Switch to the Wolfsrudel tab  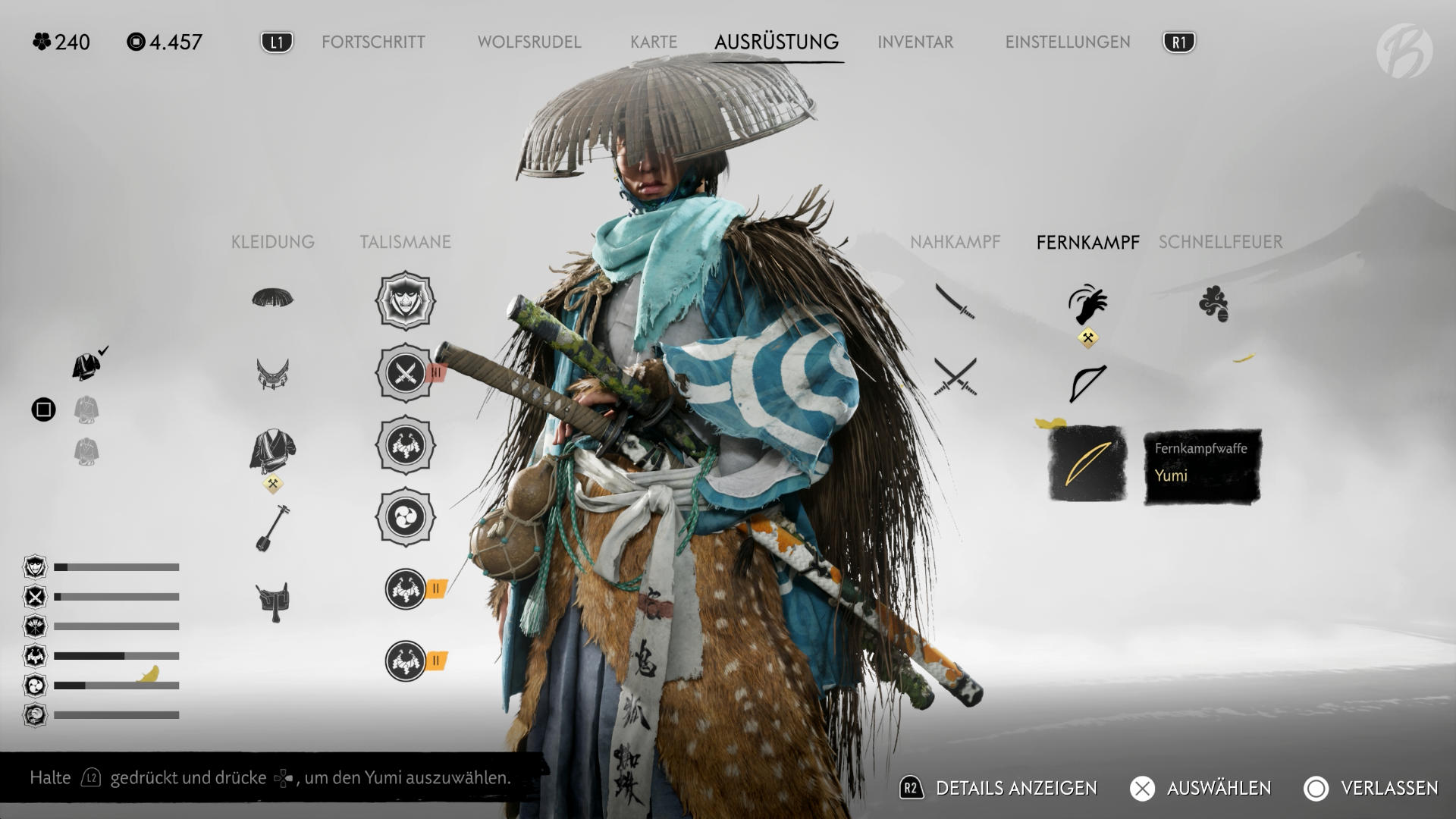click(529, 42)
